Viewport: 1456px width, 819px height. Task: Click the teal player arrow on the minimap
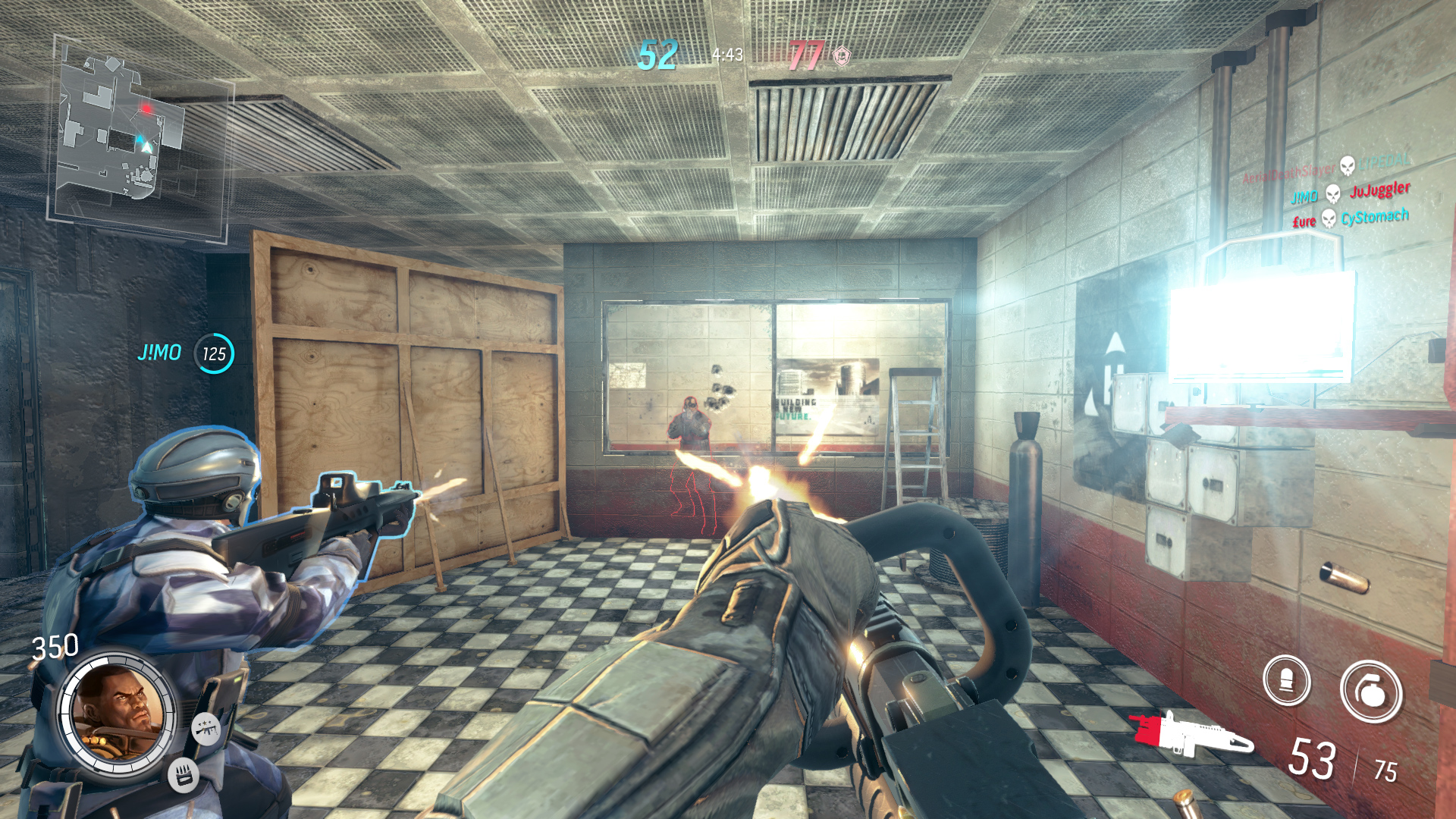140,140
